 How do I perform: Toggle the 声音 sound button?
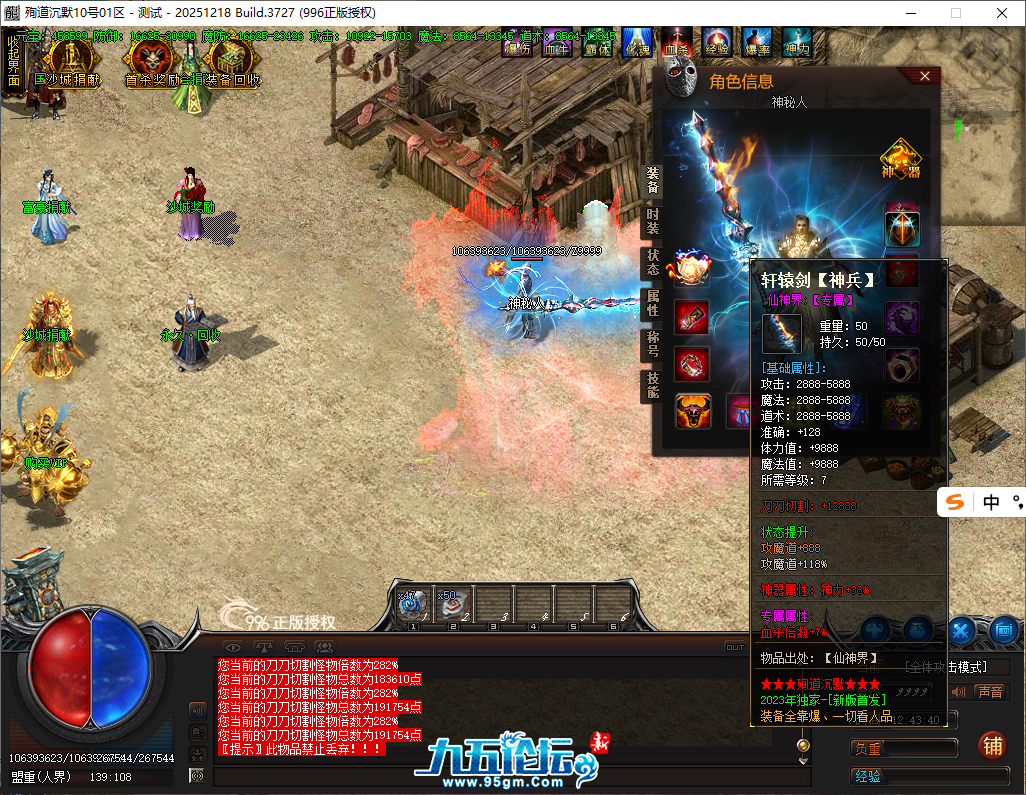989,692
